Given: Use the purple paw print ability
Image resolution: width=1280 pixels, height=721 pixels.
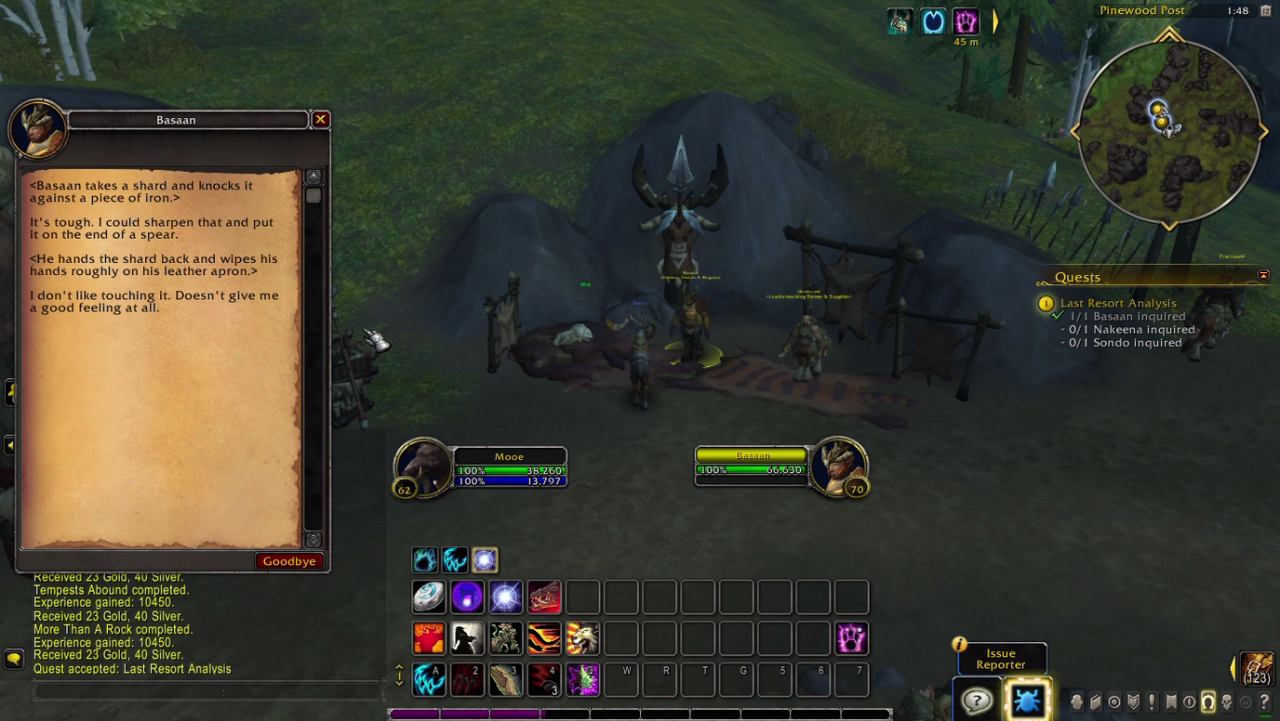Looking at the screenshot, I should point(851,638).
